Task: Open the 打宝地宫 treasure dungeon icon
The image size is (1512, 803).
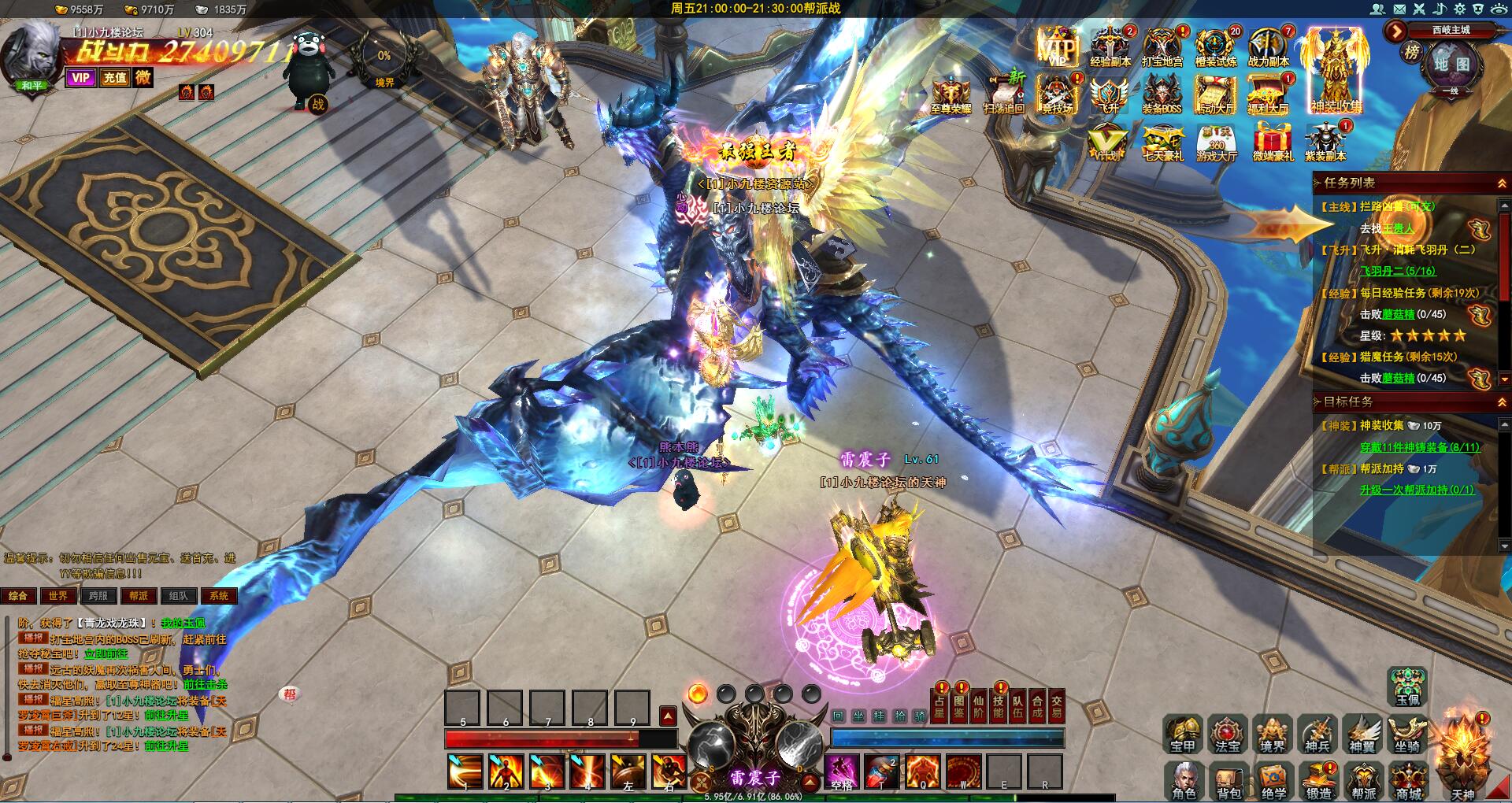Action: 1162,46
